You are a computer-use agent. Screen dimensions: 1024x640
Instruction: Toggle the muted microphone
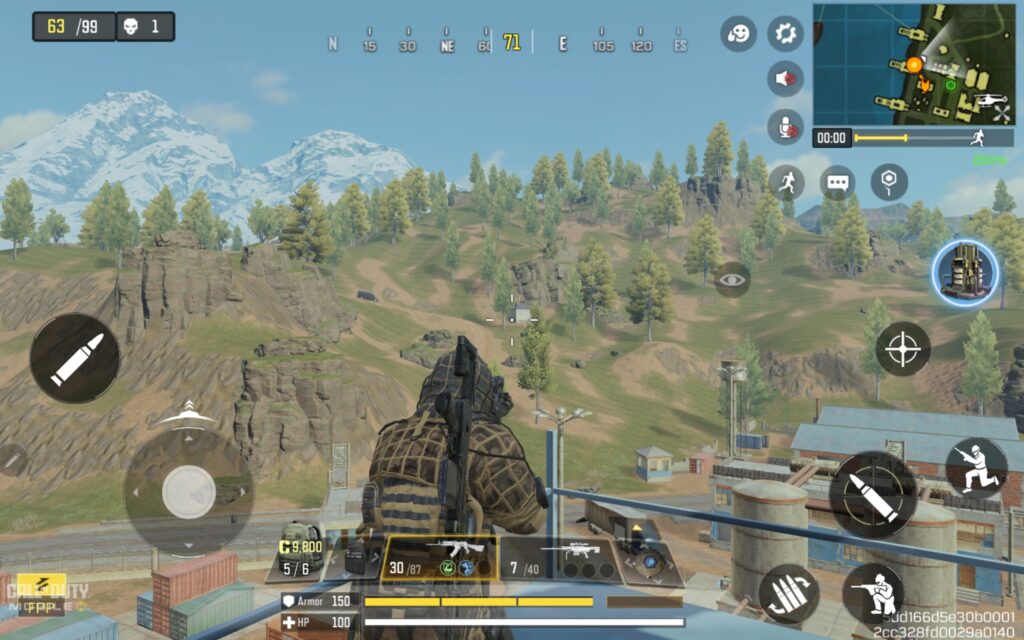785,126
